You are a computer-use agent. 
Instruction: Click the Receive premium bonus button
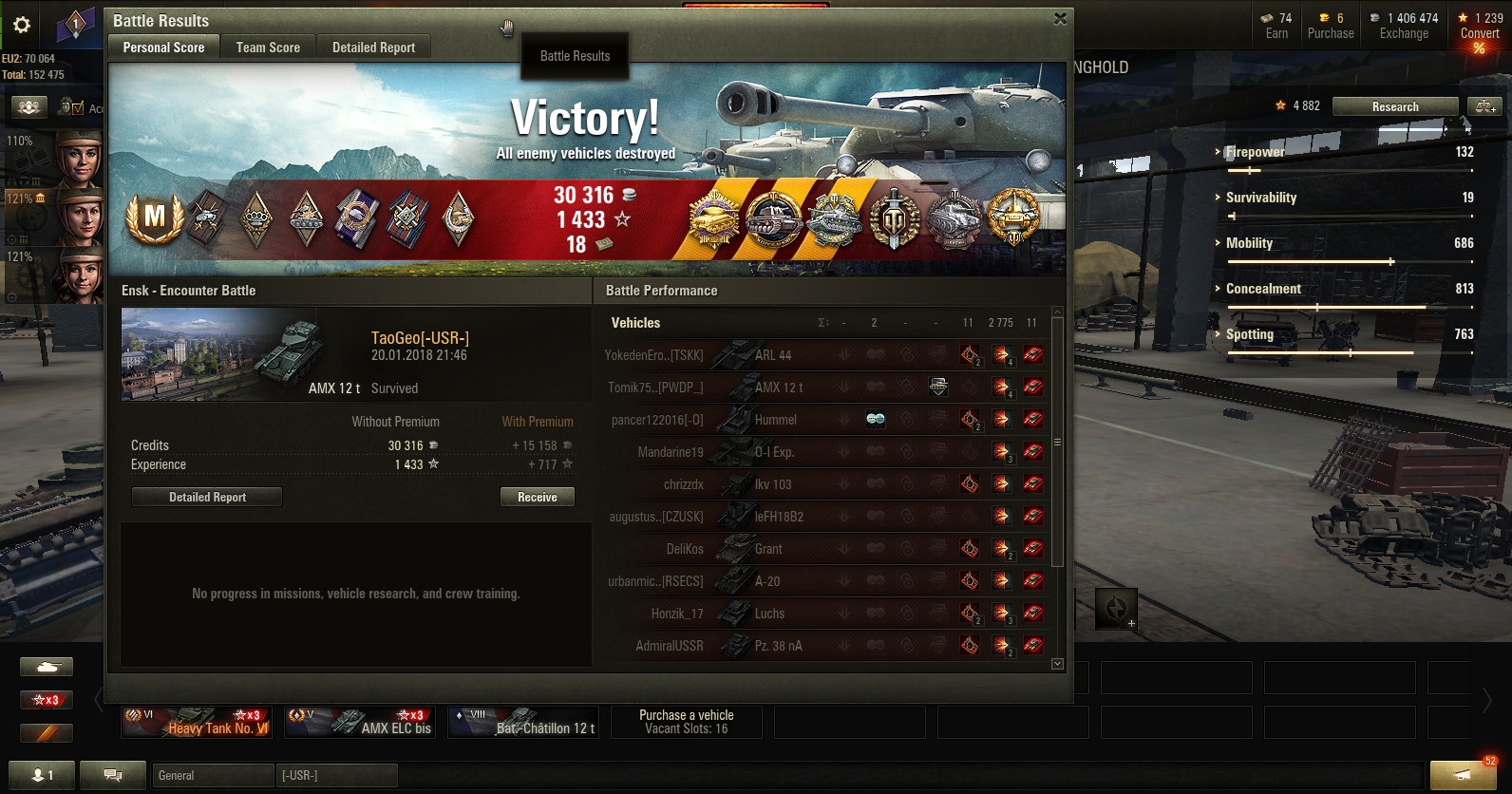point(537,497)
